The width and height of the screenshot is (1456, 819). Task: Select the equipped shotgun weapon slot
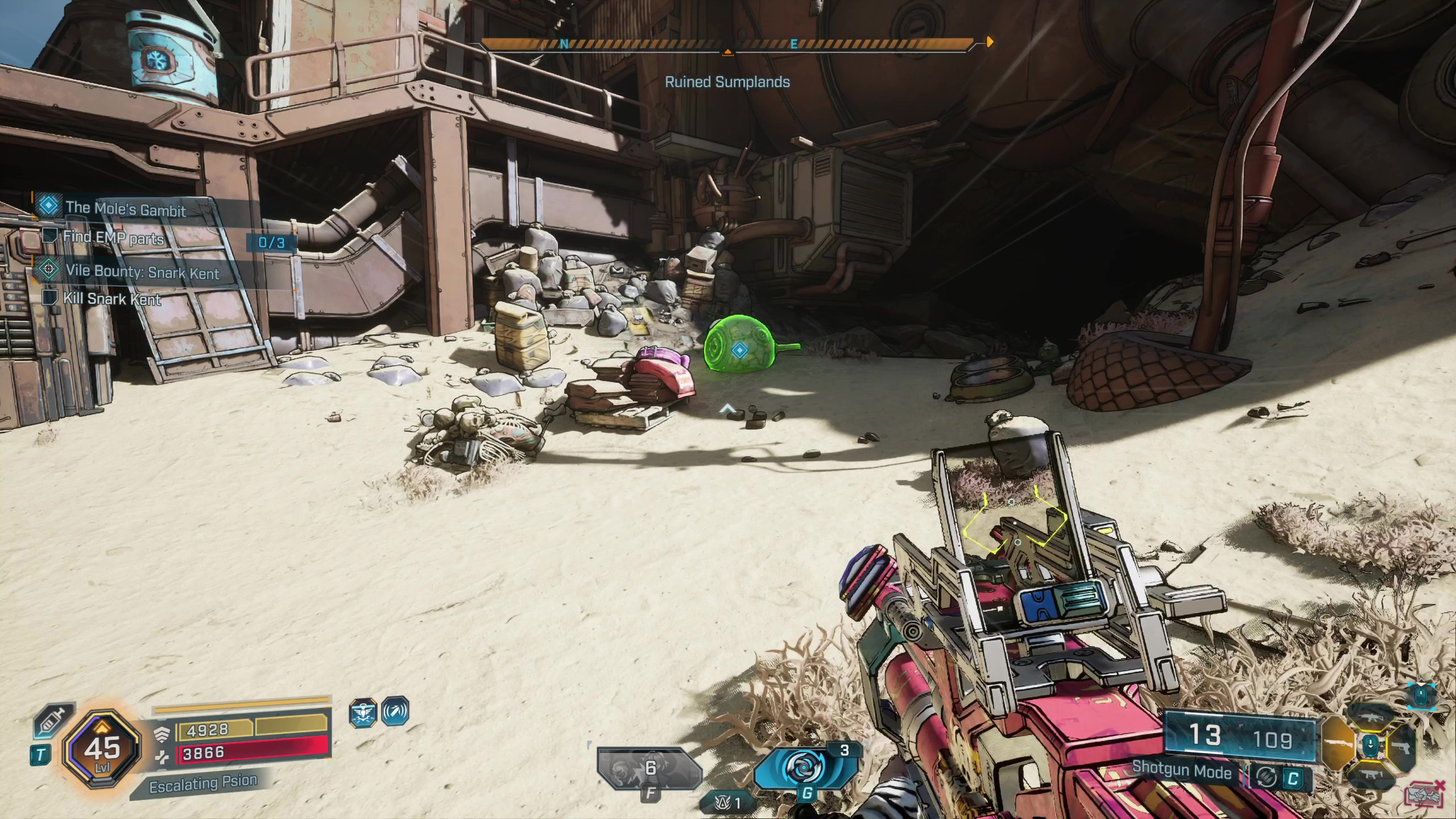pyautogui.click(x=1337, y=744)
